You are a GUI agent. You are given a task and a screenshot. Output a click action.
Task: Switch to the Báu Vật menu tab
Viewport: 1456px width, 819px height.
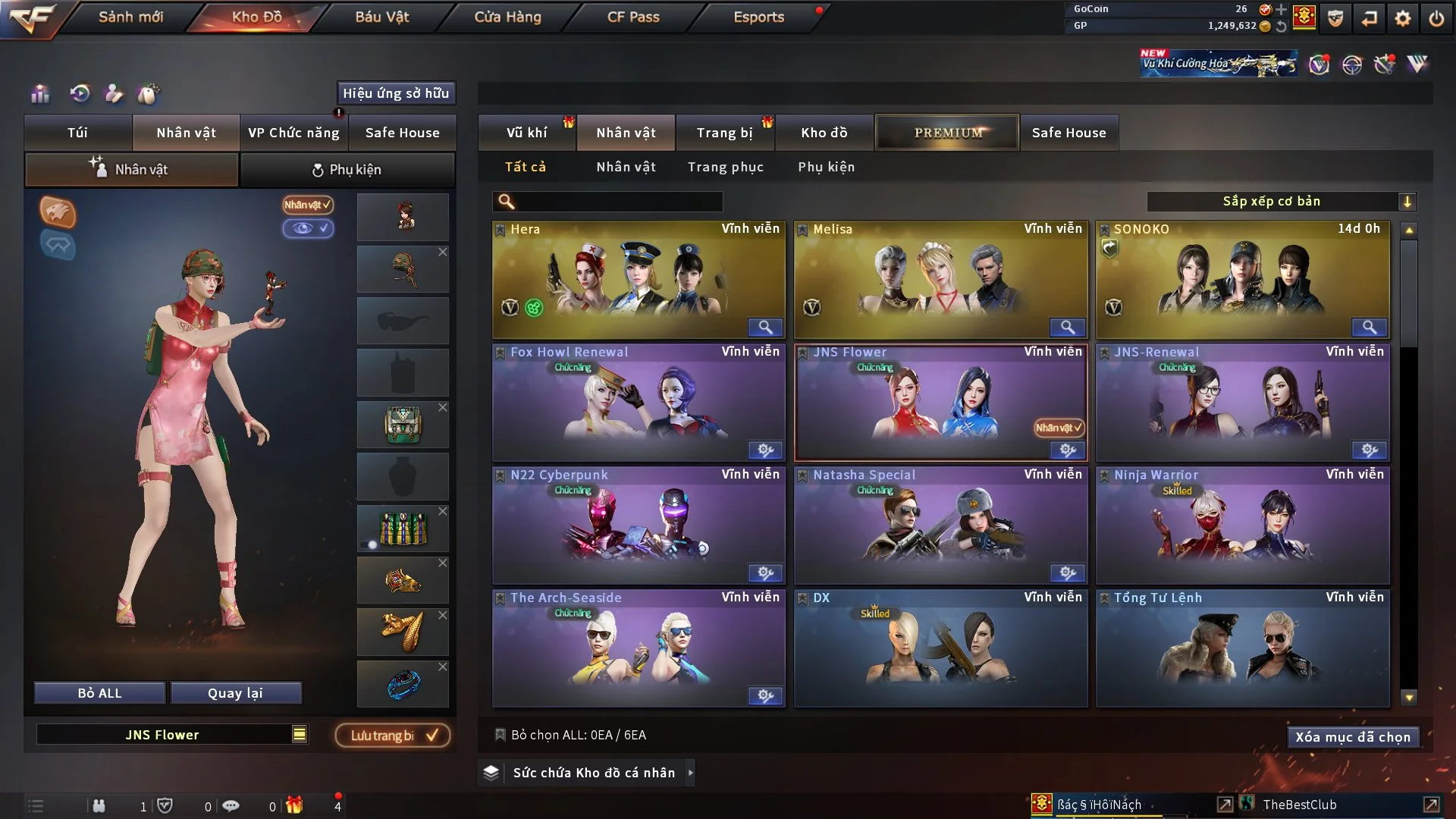(x=382, y=17)
